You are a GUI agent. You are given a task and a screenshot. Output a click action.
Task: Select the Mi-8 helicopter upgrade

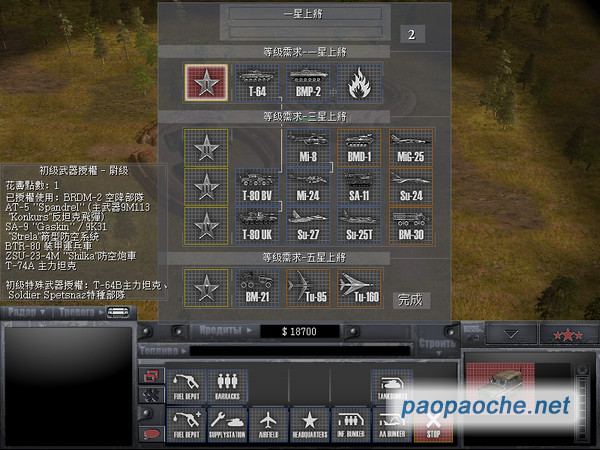click(x=309, y=148)
